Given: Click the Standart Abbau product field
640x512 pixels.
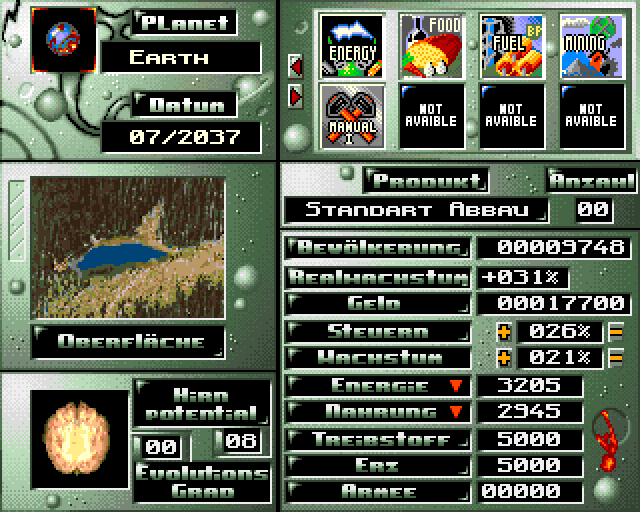Looking at the screenshot, I should [417, 210].
